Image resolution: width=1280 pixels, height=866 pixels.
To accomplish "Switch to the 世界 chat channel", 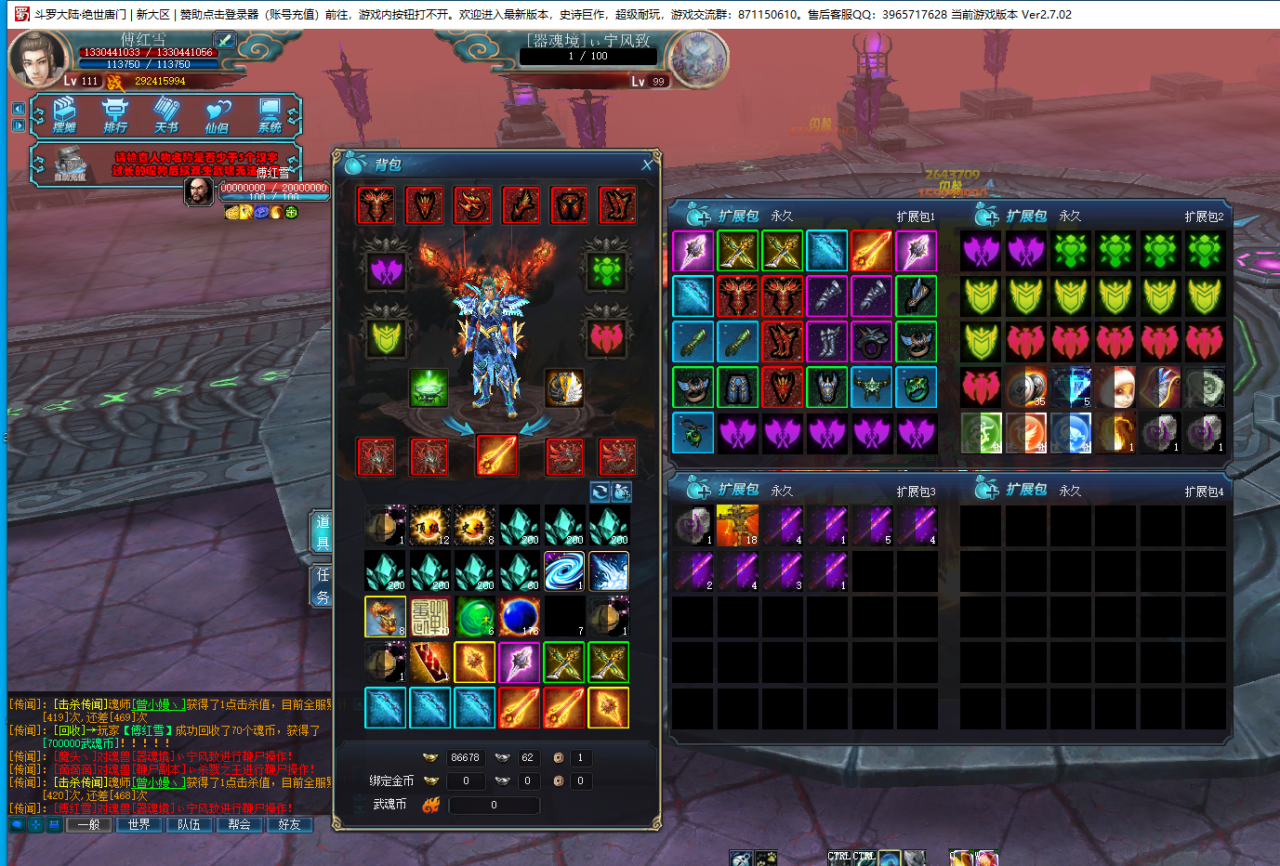I will (139, 825).
